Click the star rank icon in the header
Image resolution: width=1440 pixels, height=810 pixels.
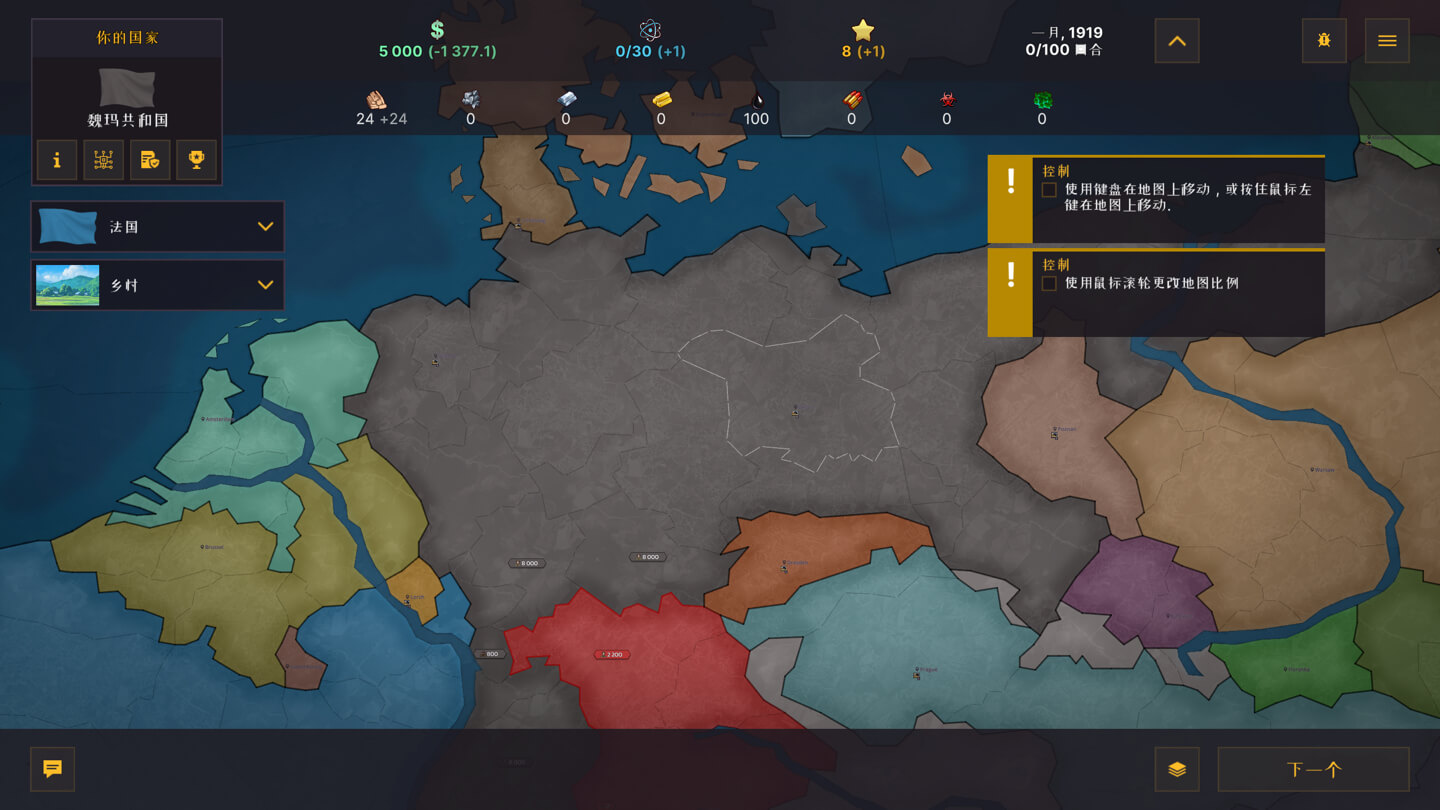tap(860, 31)
